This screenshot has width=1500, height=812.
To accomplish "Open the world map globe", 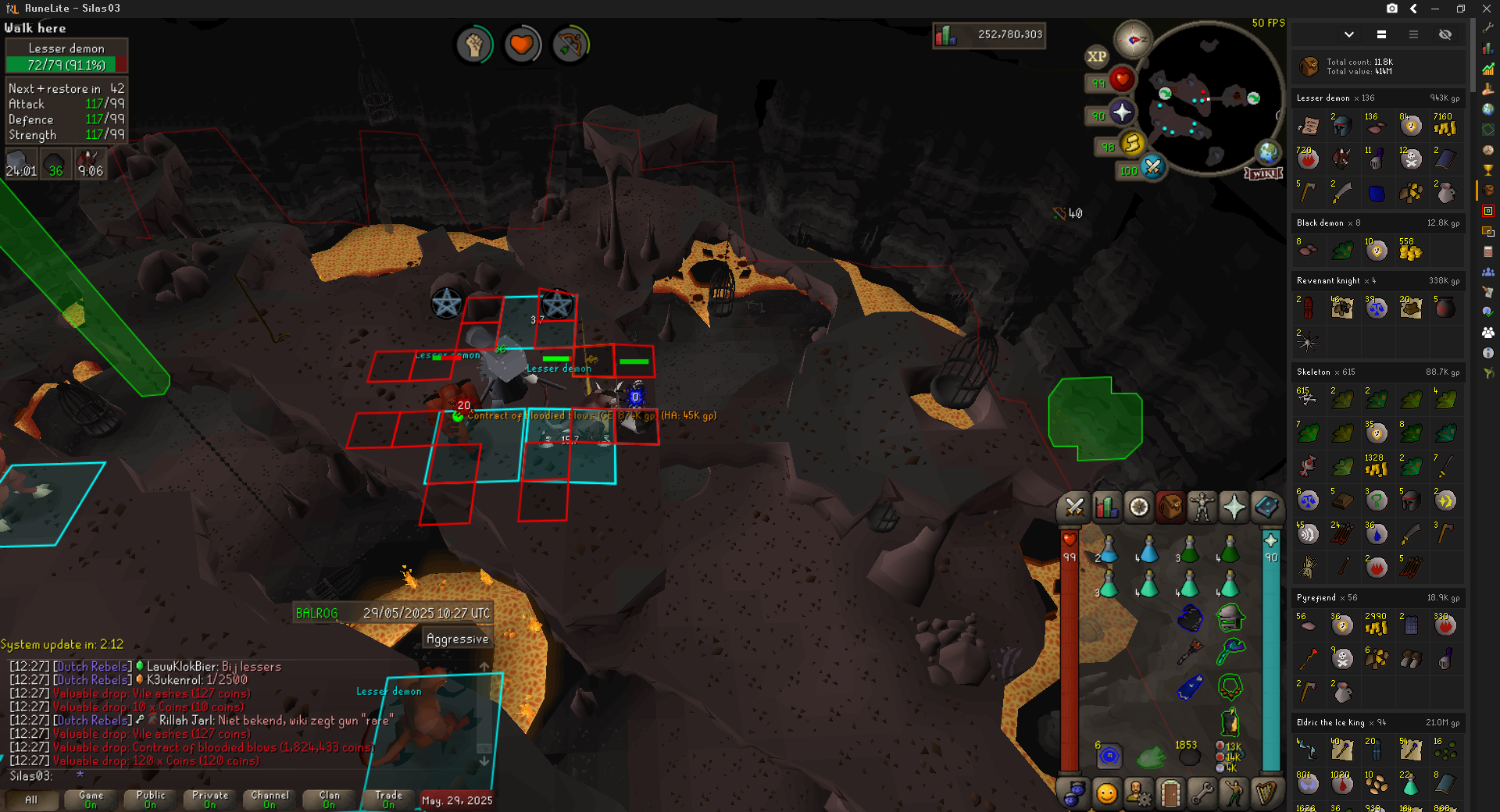I will click(1267, 152).
